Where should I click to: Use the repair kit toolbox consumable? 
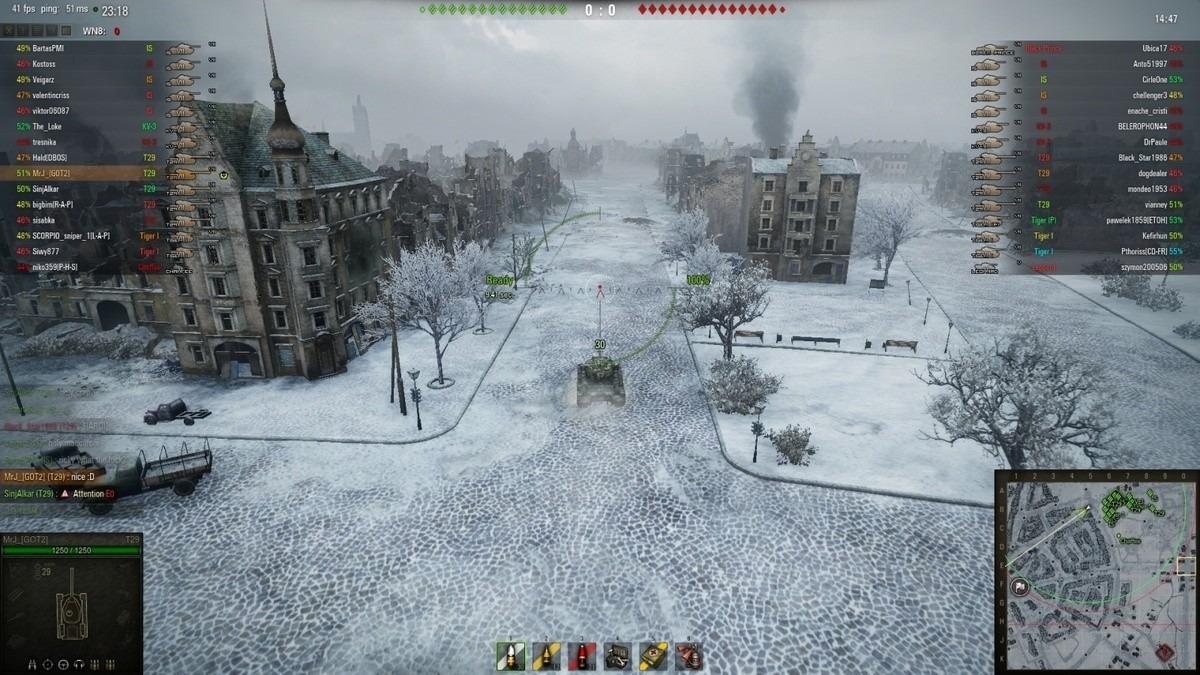tap(617, 656)
